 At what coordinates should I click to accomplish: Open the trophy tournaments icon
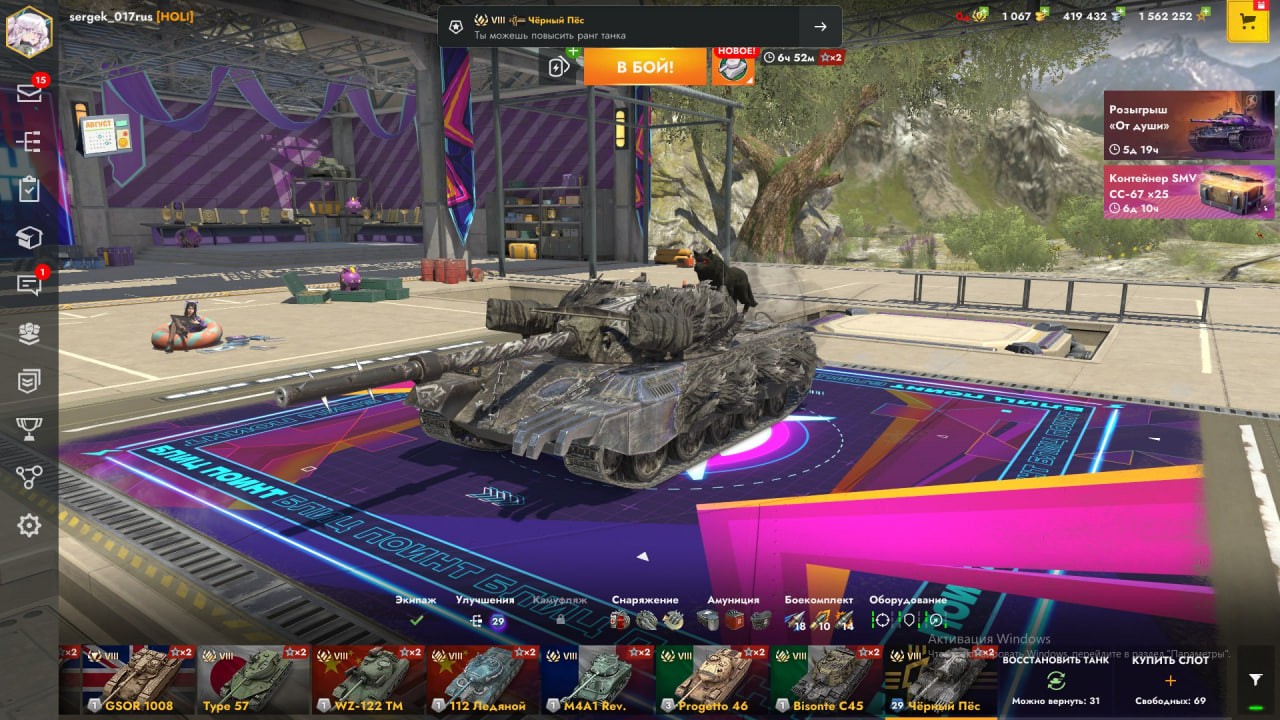29,429
